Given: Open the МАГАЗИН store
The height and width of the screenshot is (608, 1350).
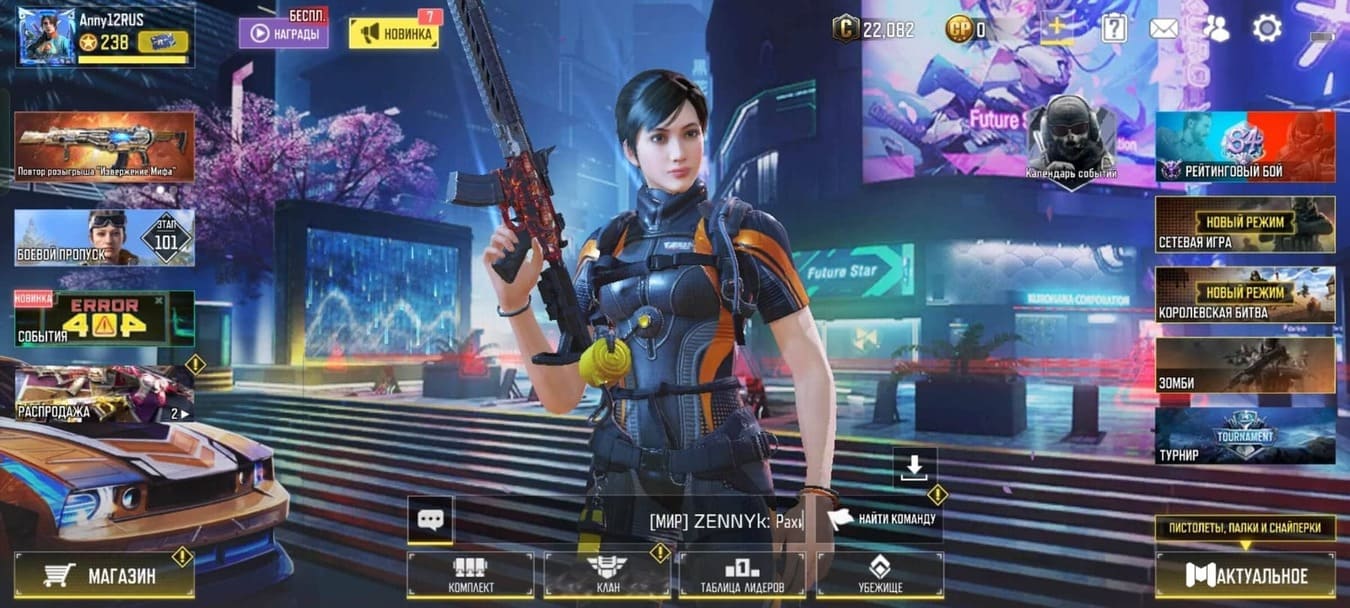Looking at the screenshot, I should tap(104, 575).
